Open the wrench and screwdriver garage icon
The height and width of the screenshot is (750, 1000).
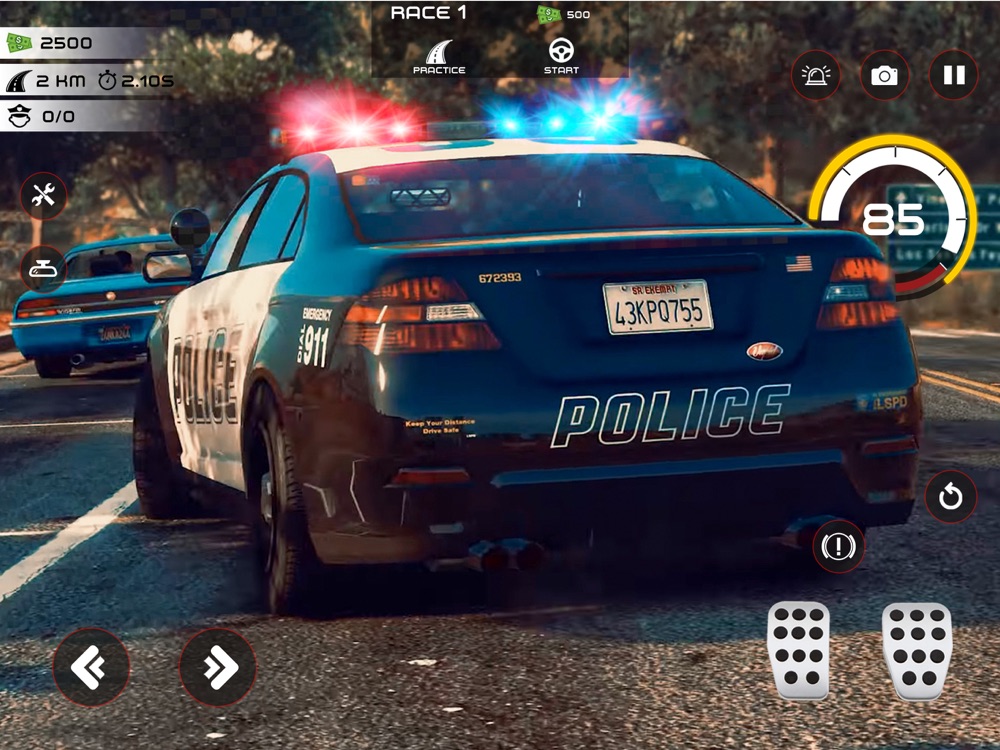tap(44, 196)
